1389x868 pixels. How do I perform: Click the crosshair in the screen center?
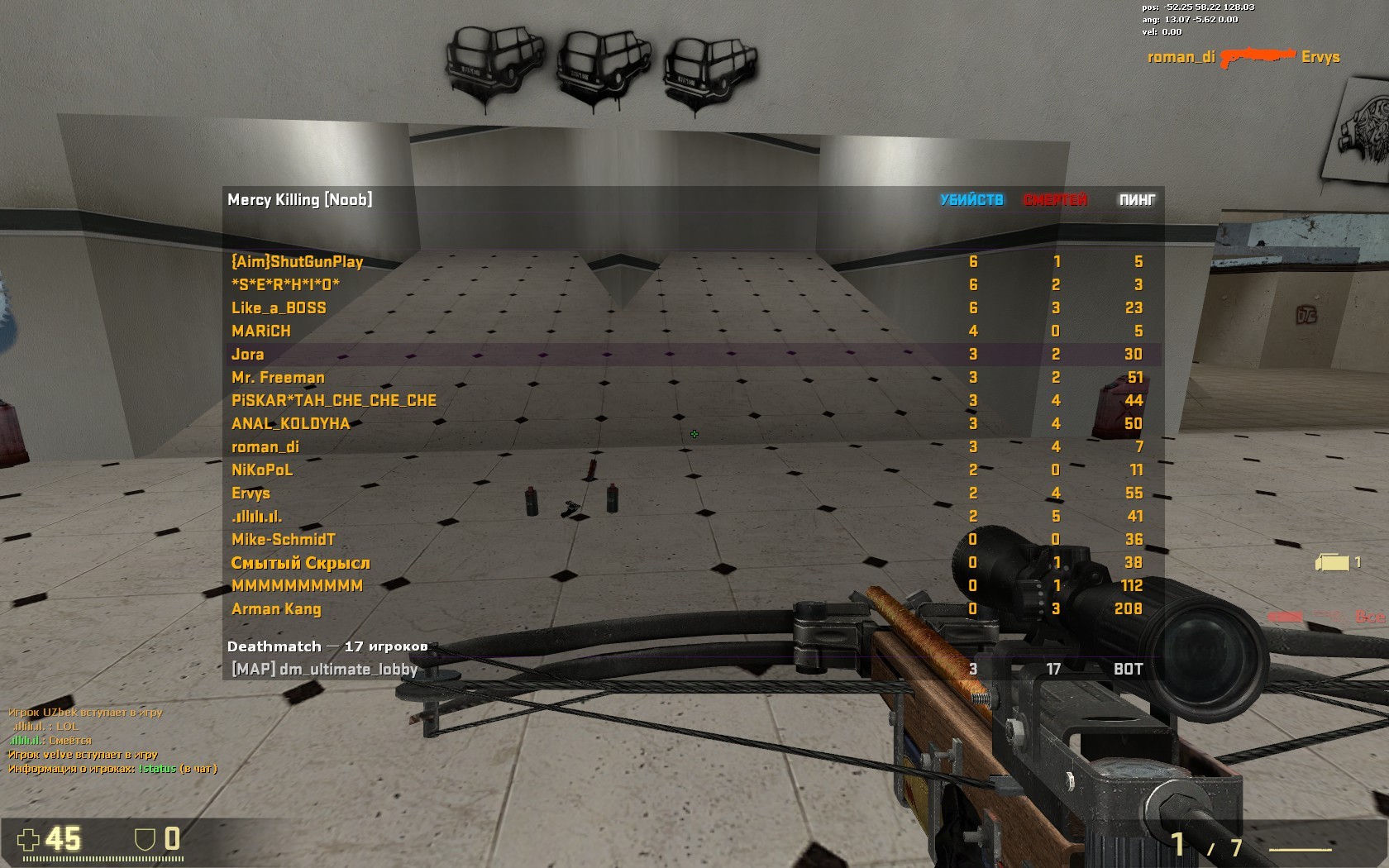coord(694,434)
